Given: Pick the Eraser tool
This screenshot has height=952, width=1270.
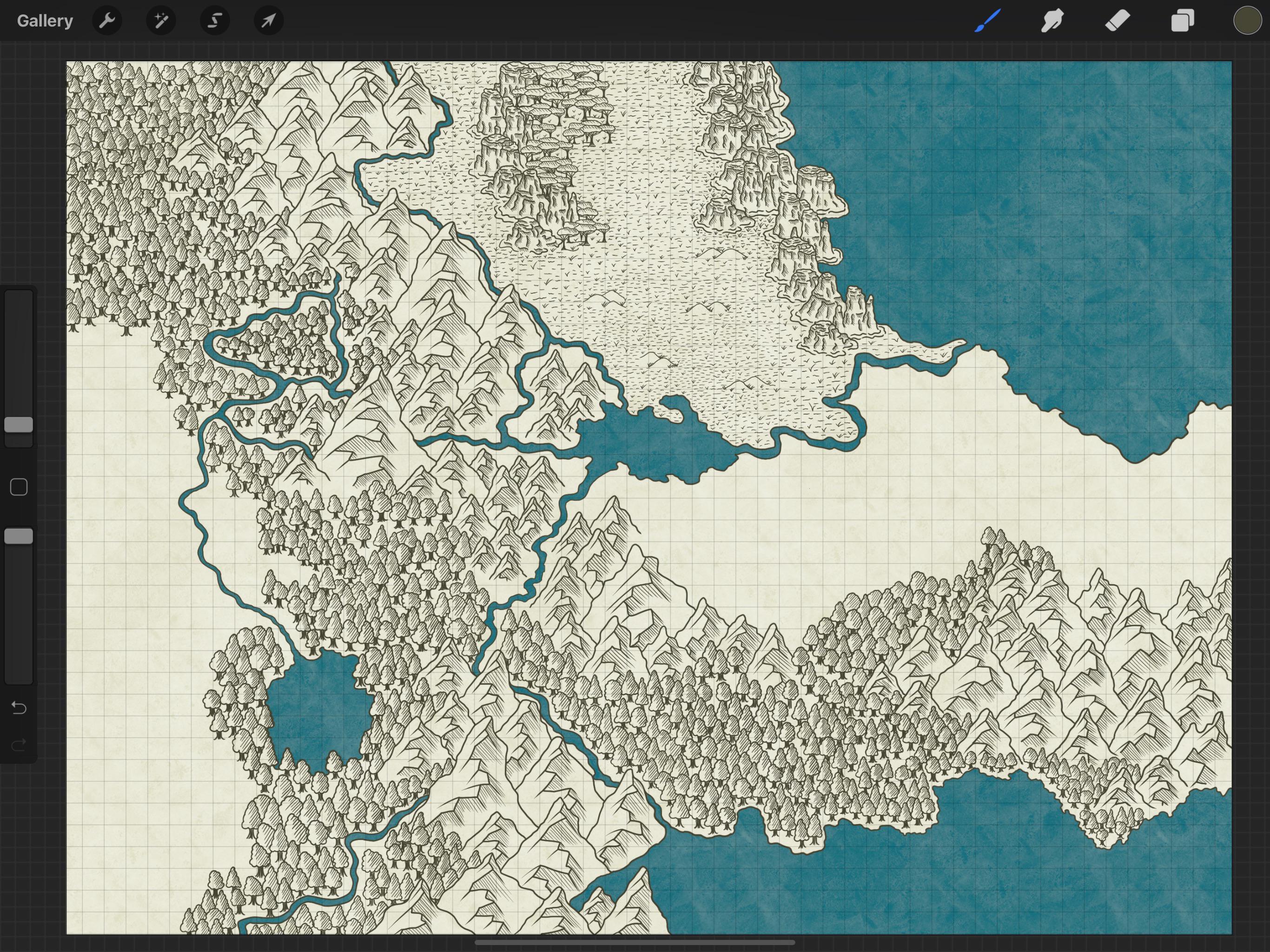Looking at the screenshot, I should (1118, 20).
